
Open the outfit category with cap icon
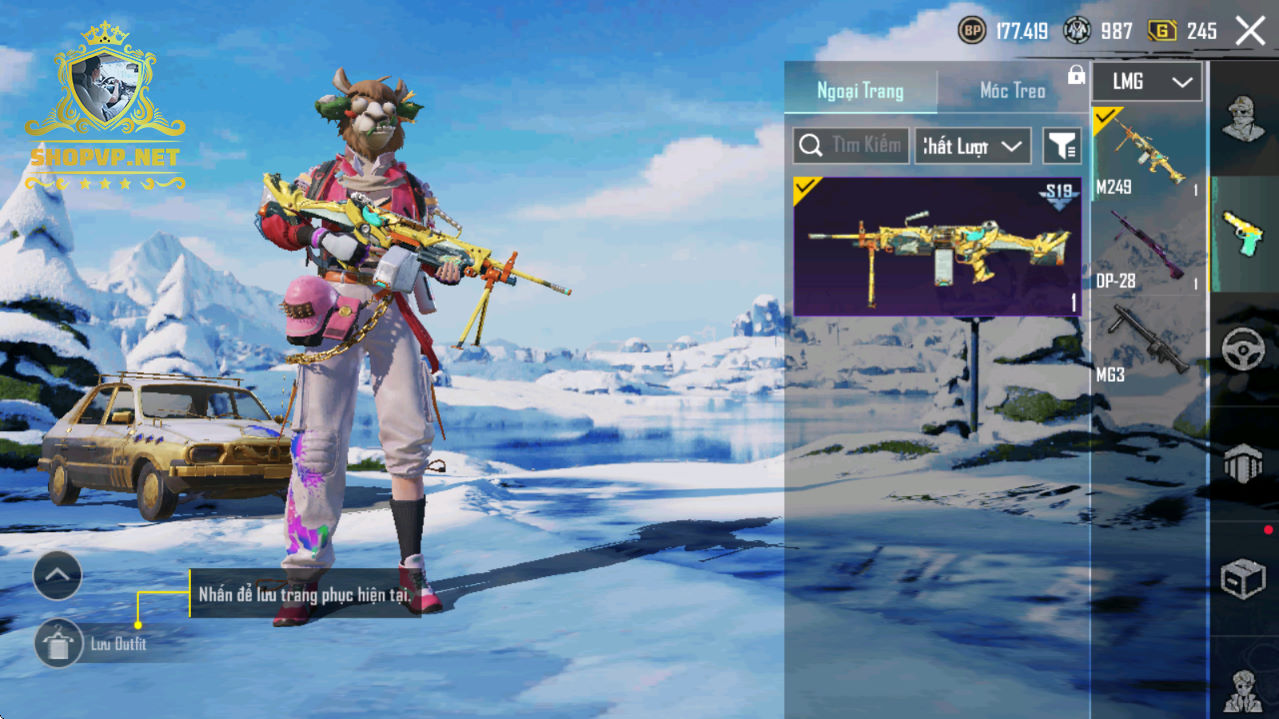click(x=1243, y=120)
